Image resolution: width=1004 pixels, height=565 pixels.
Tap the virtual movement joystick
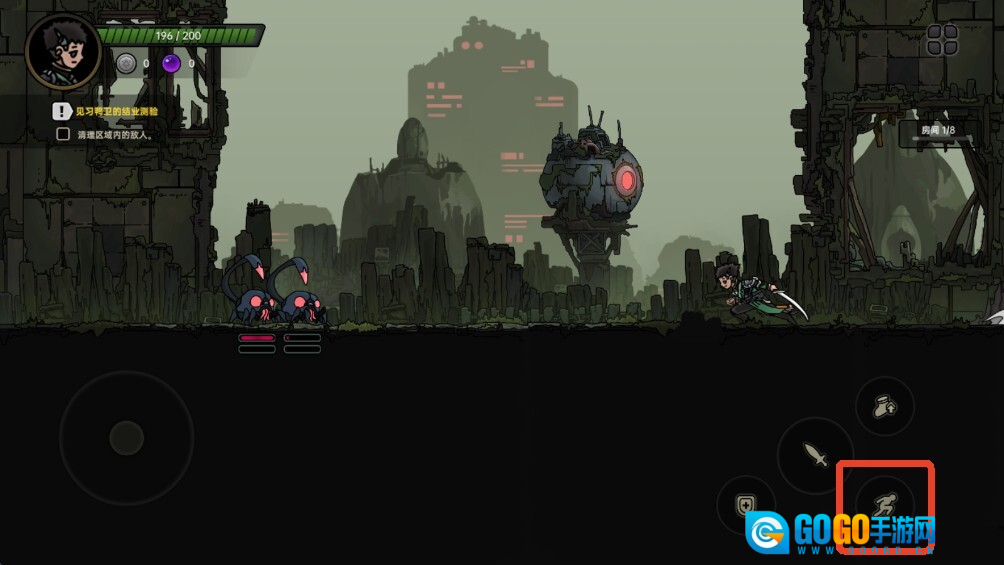point(126,437)
